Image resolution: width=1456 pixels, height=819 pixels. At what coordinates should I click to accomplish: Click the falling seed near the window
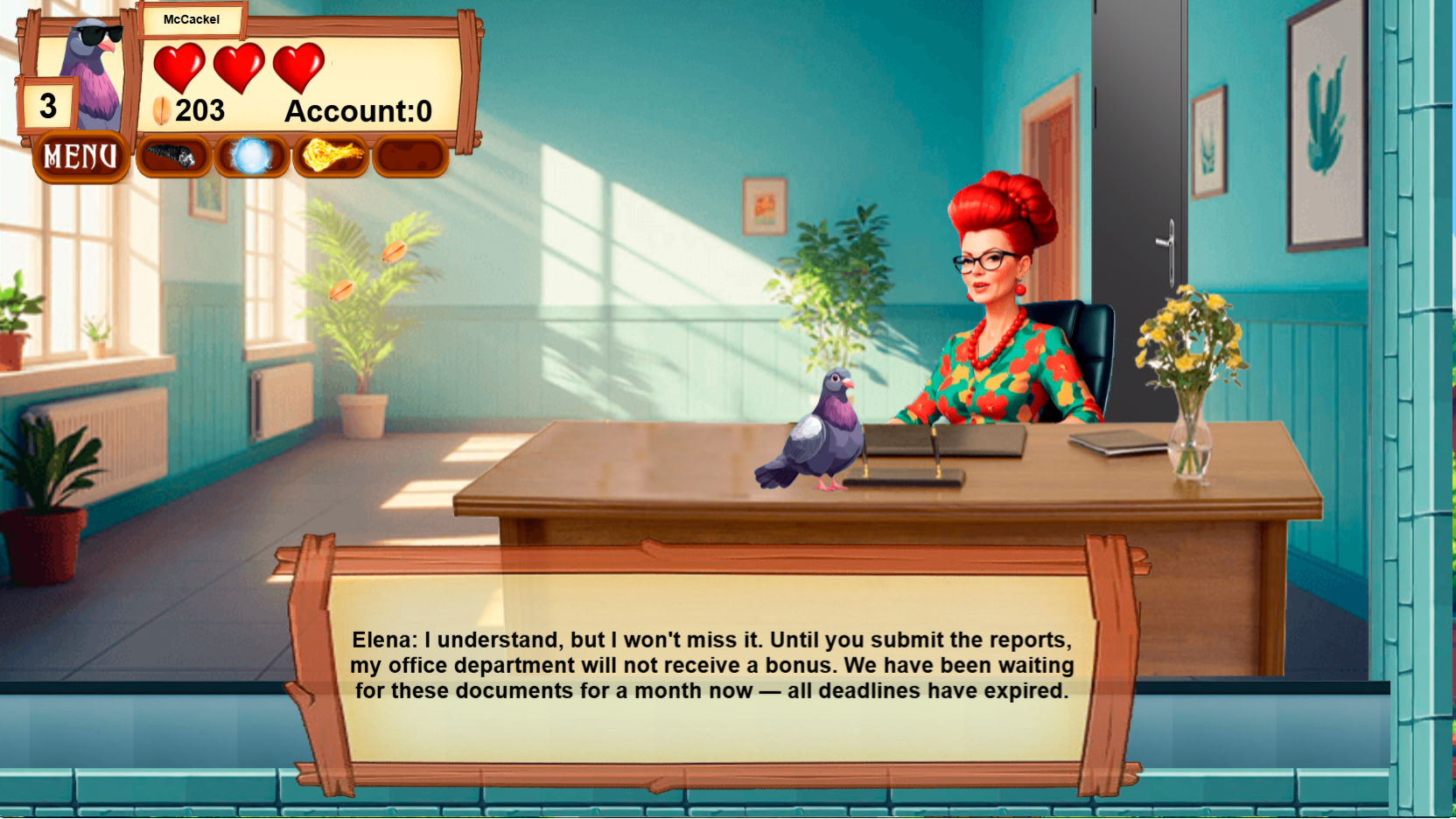394,254
